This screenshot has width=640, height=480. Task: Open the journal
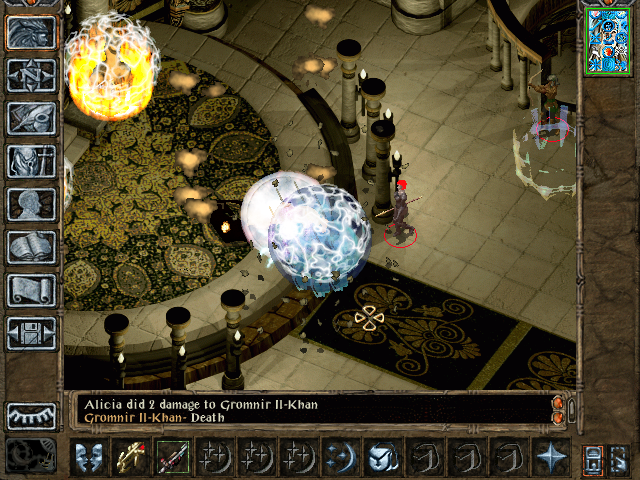point(31,118)
